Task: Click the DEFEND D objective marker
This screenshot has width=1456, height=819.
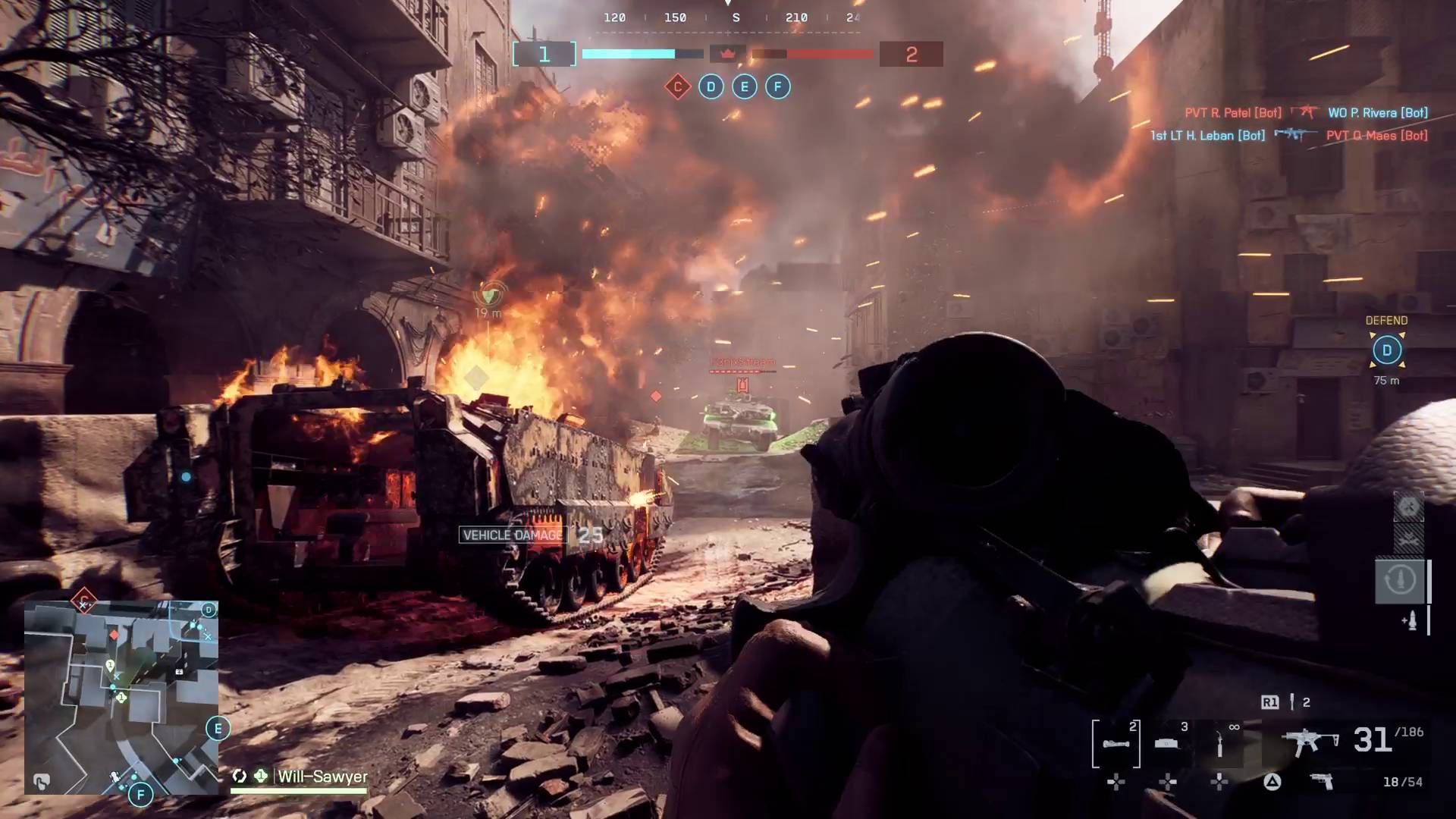Action: click(1386, 350)
